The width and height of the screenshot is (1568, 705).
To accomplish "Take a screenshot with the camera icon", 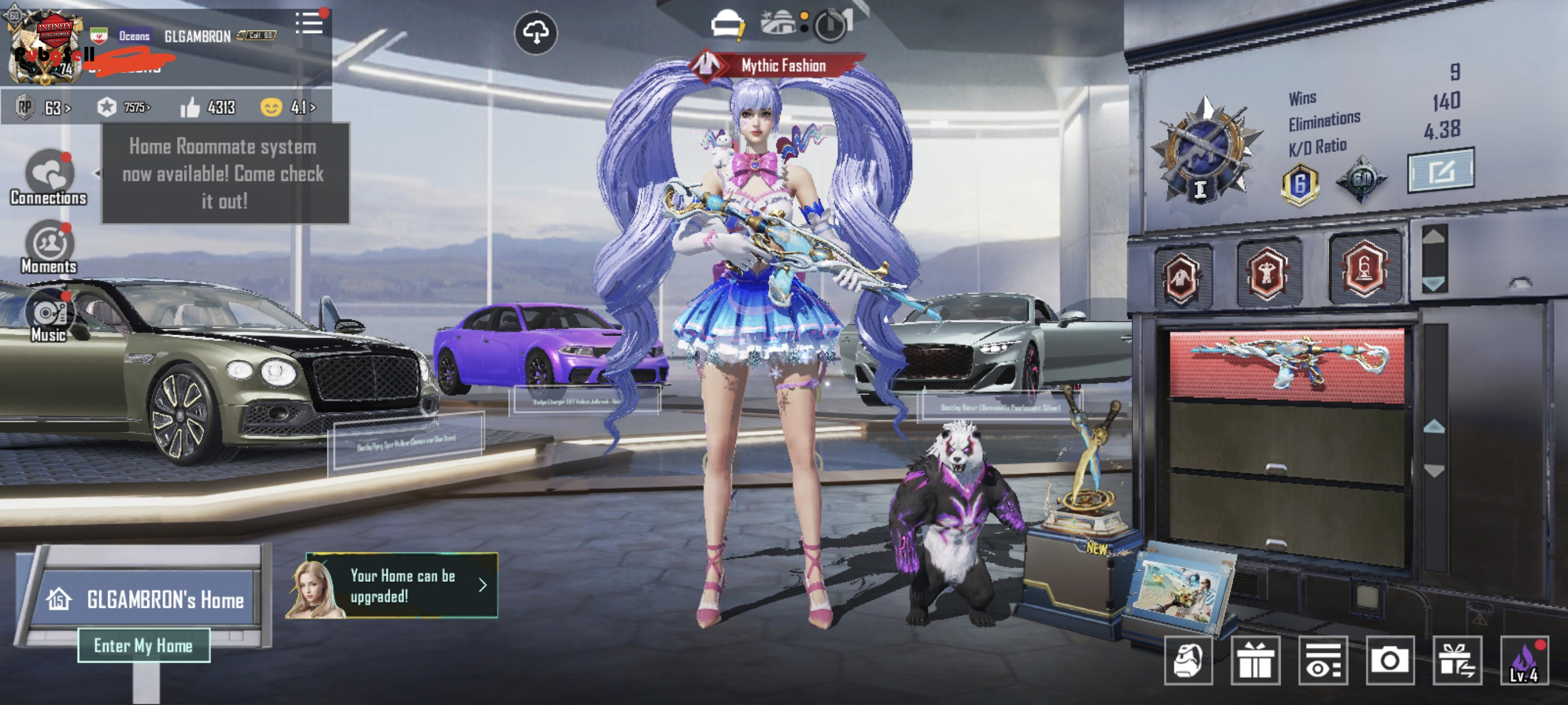I will pyautogui.click(x=1390, y=661).
